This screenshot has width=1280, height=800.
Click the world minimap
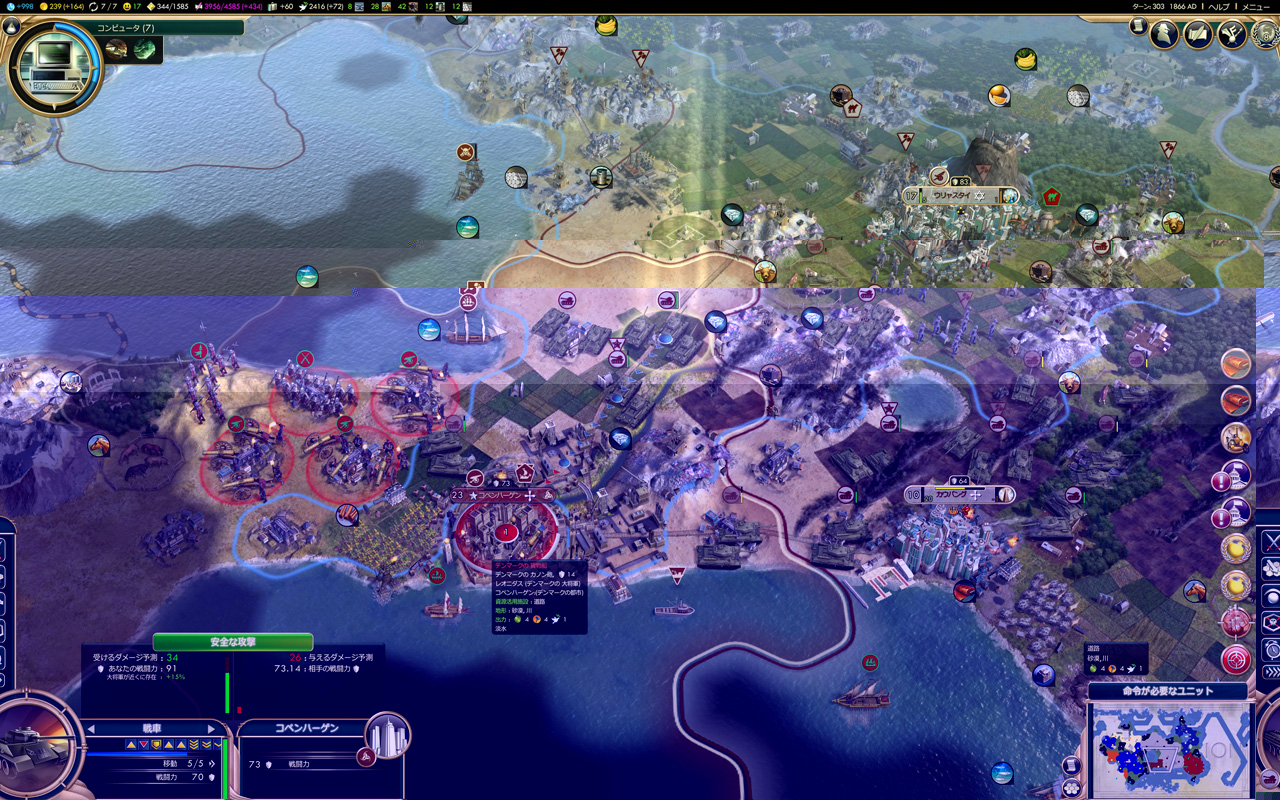click(1168, 750)
